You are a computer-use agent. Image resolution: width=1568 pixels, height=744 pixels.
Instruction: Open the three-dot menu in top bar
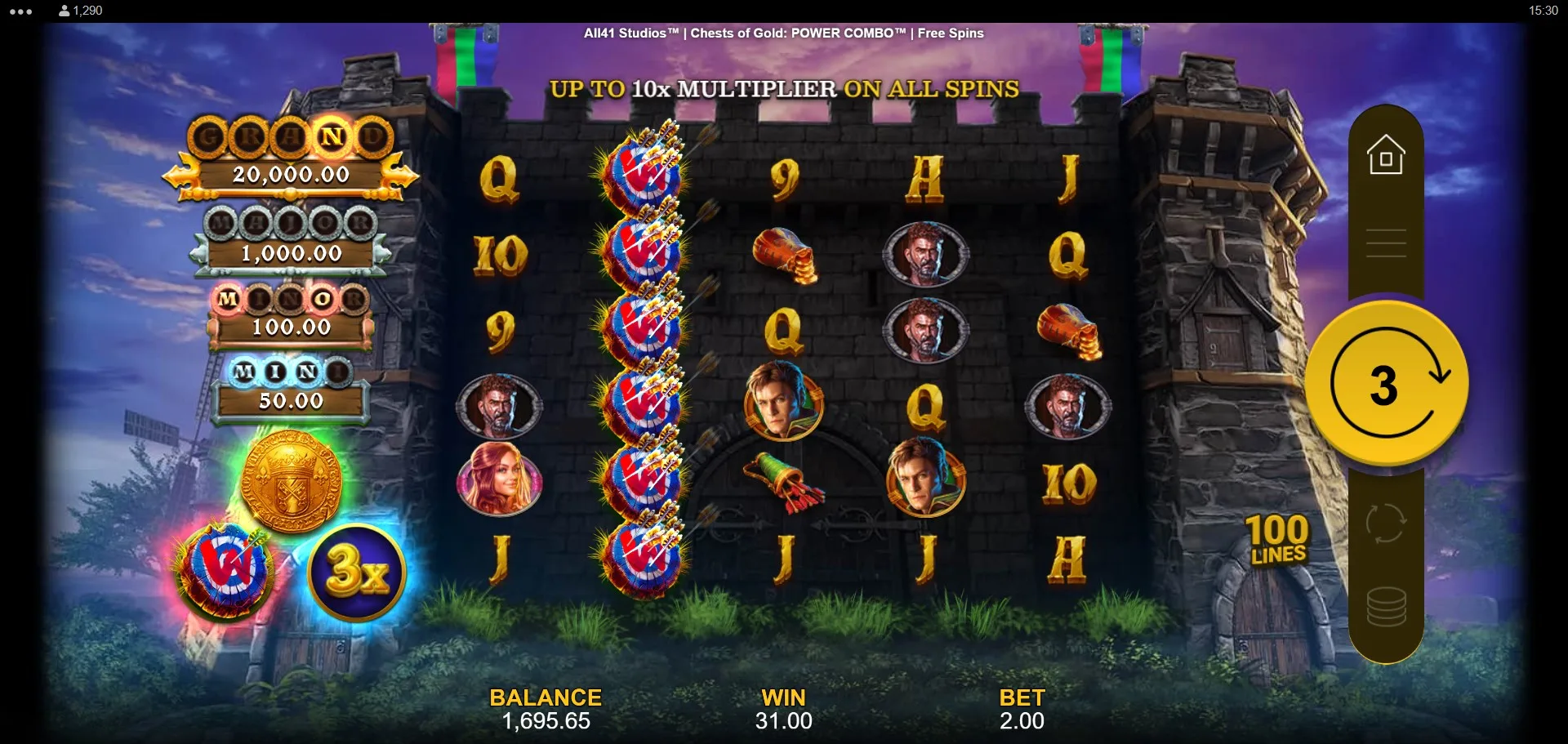pos(21,11)
